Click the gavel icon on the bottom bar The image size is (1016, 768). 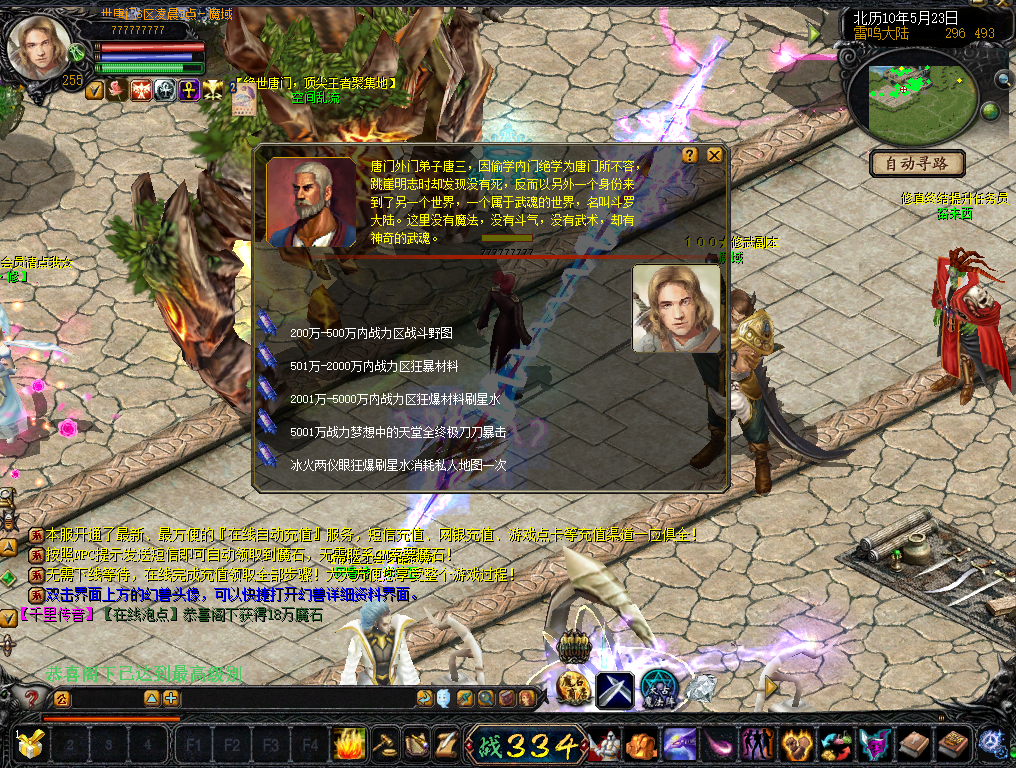(384, 744)
